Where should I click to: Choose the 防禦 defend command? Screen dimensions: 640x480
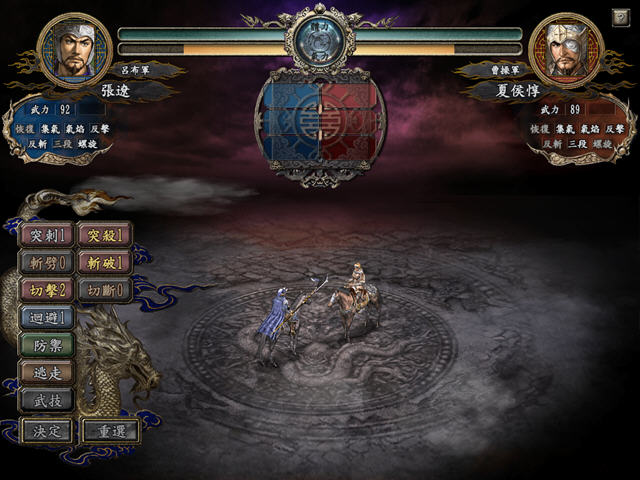tap(47, 345)
